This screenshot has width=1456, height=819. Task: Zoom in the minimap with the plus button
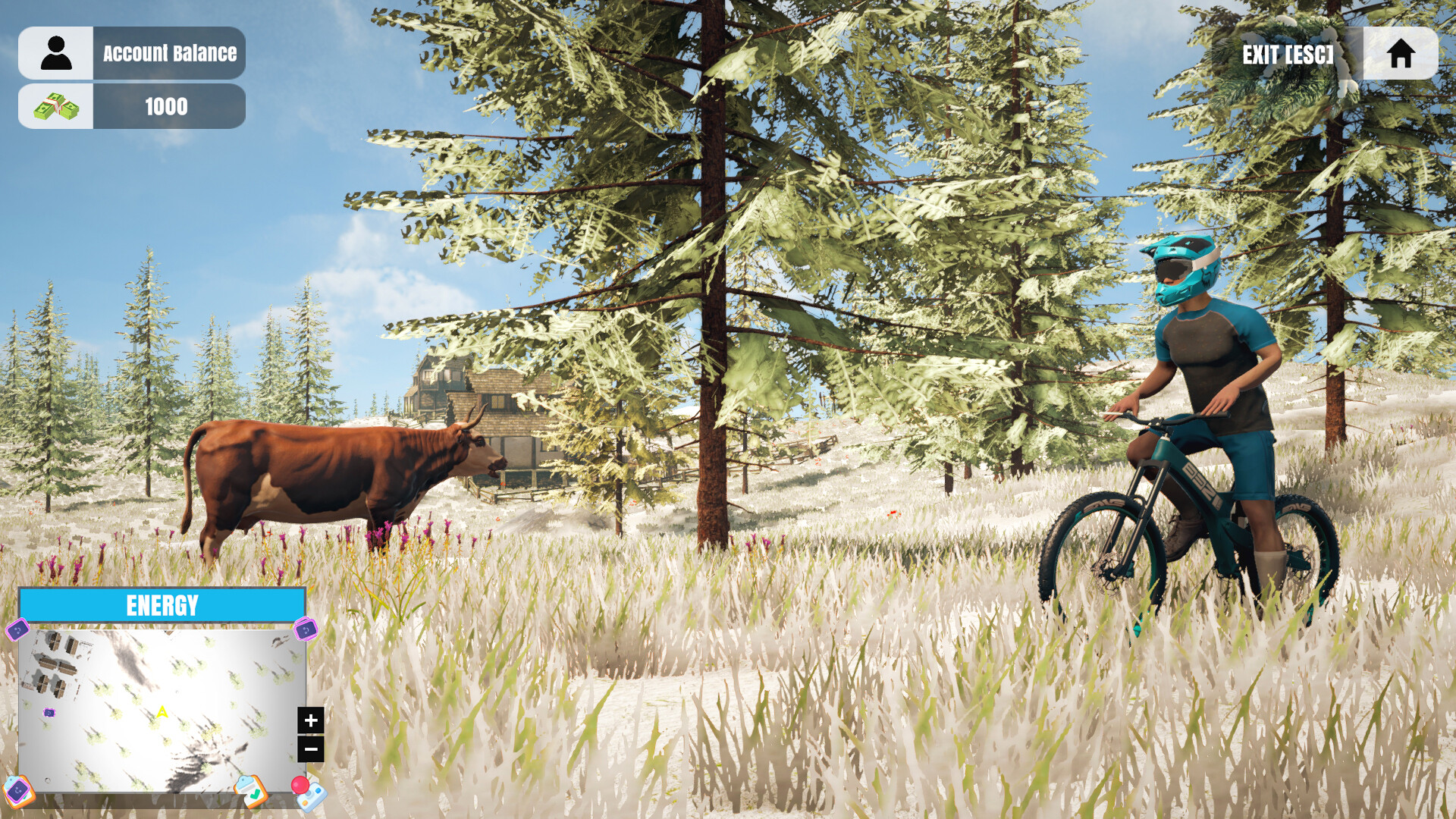(310, 721)
